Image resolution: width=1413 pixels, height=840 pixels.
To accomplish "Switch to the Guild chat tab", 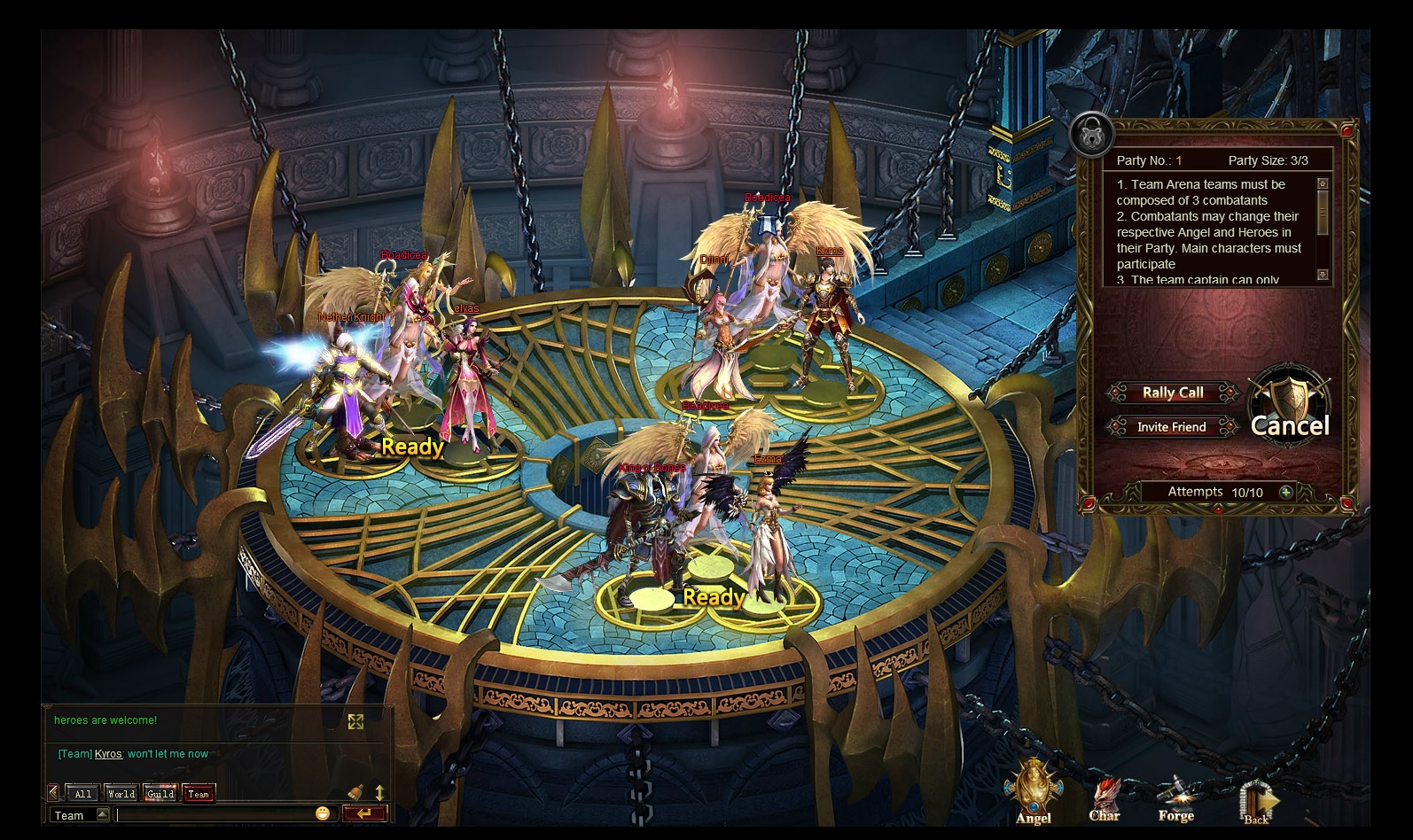I will click(160, 794).
